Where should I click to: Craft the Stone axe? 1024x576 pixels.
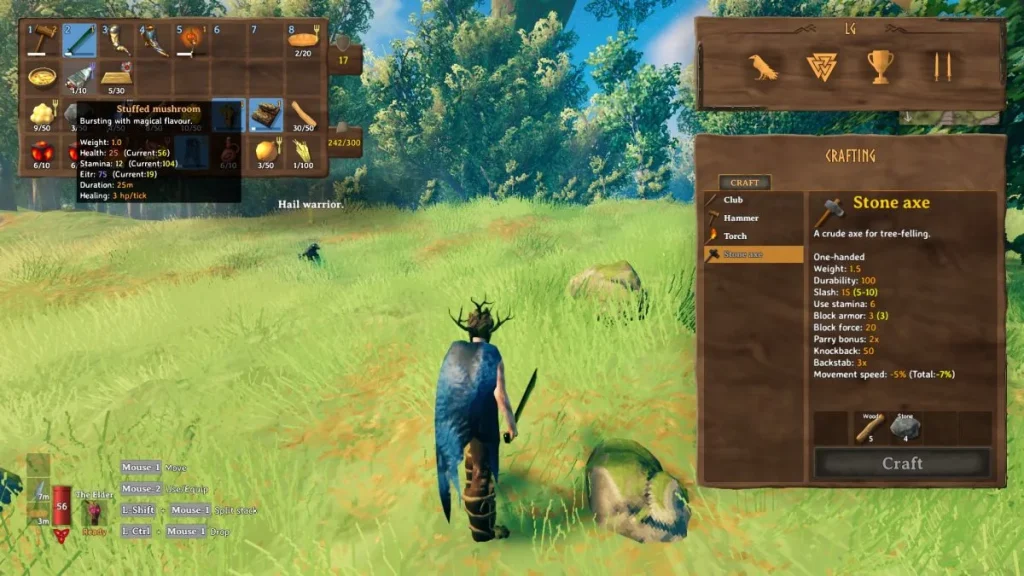tap(902, 463)
